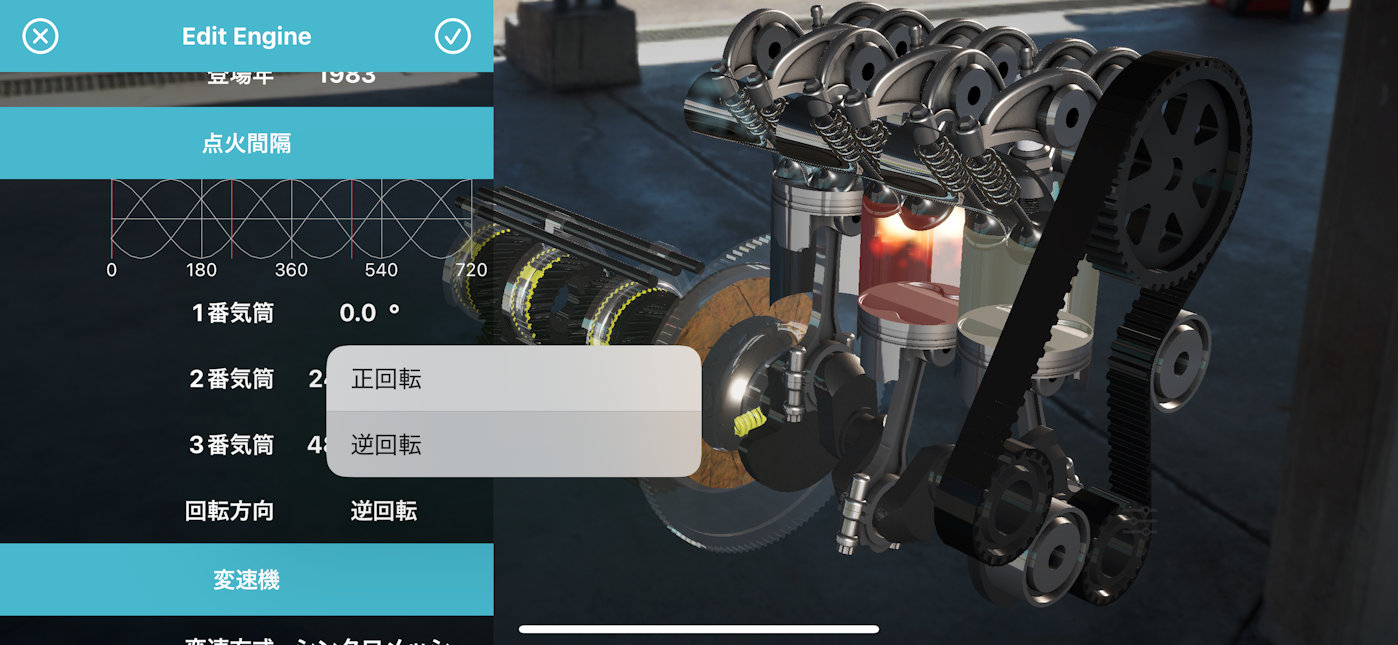Open the 回転方向 direction dropdown

(384, 512)
